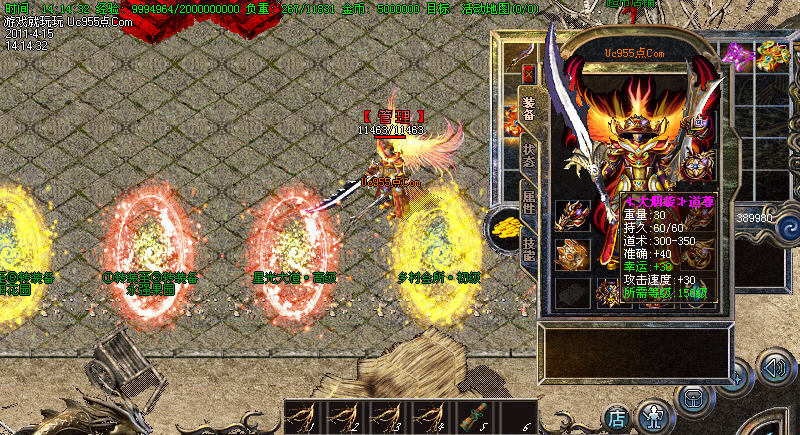
Task: Switch to the 技能 skills tab
Action: (528, 247)
